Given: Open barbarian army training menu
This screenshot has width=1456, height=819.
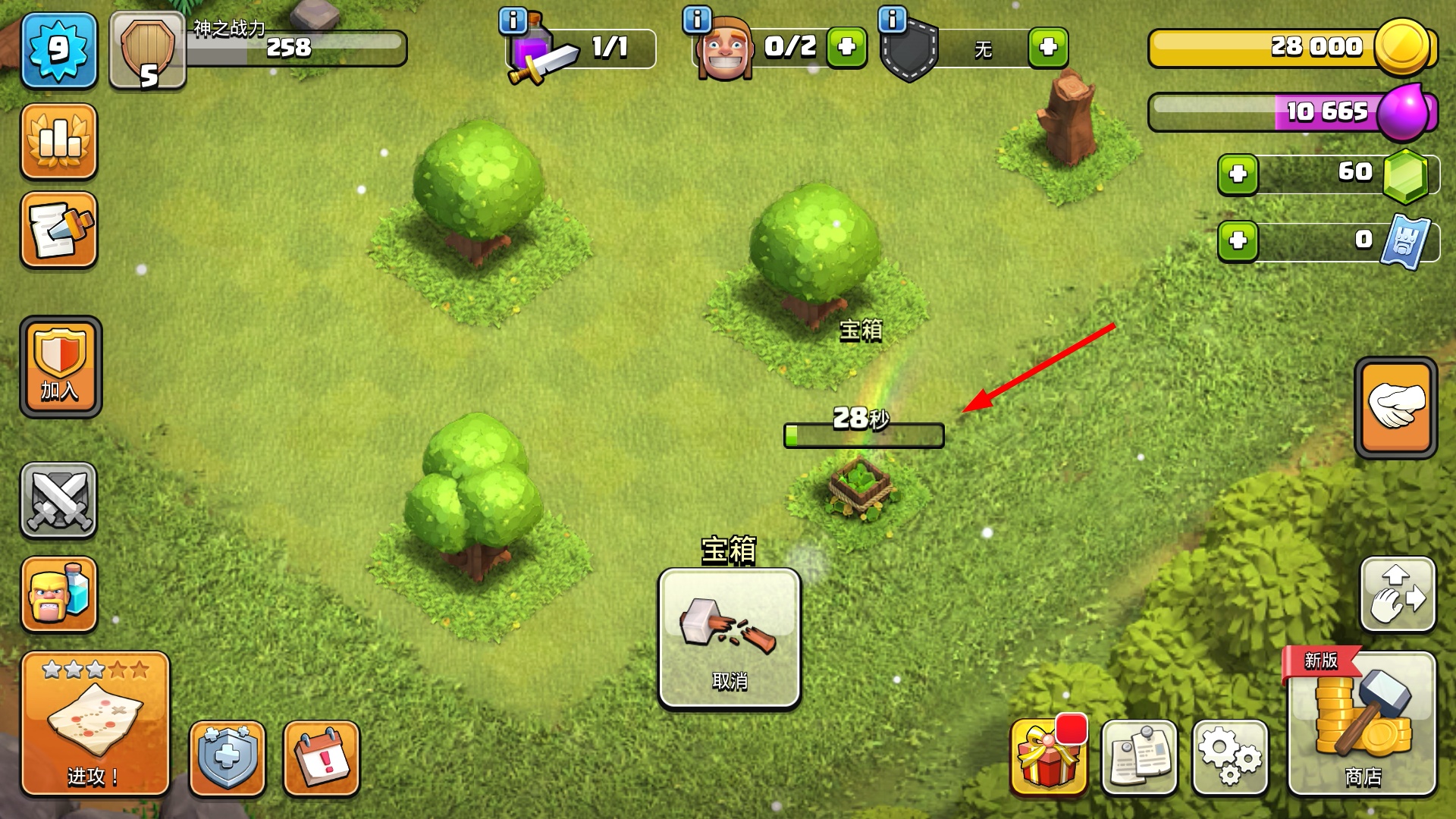Looking at the screenshot, I should pos(58,595).
